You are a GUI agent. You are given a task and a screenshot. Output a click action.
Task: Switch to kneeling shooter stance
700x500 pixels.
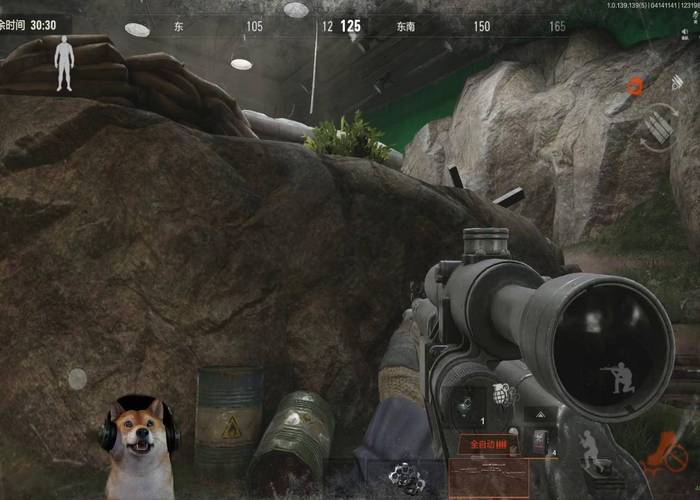tap(613, 380)
